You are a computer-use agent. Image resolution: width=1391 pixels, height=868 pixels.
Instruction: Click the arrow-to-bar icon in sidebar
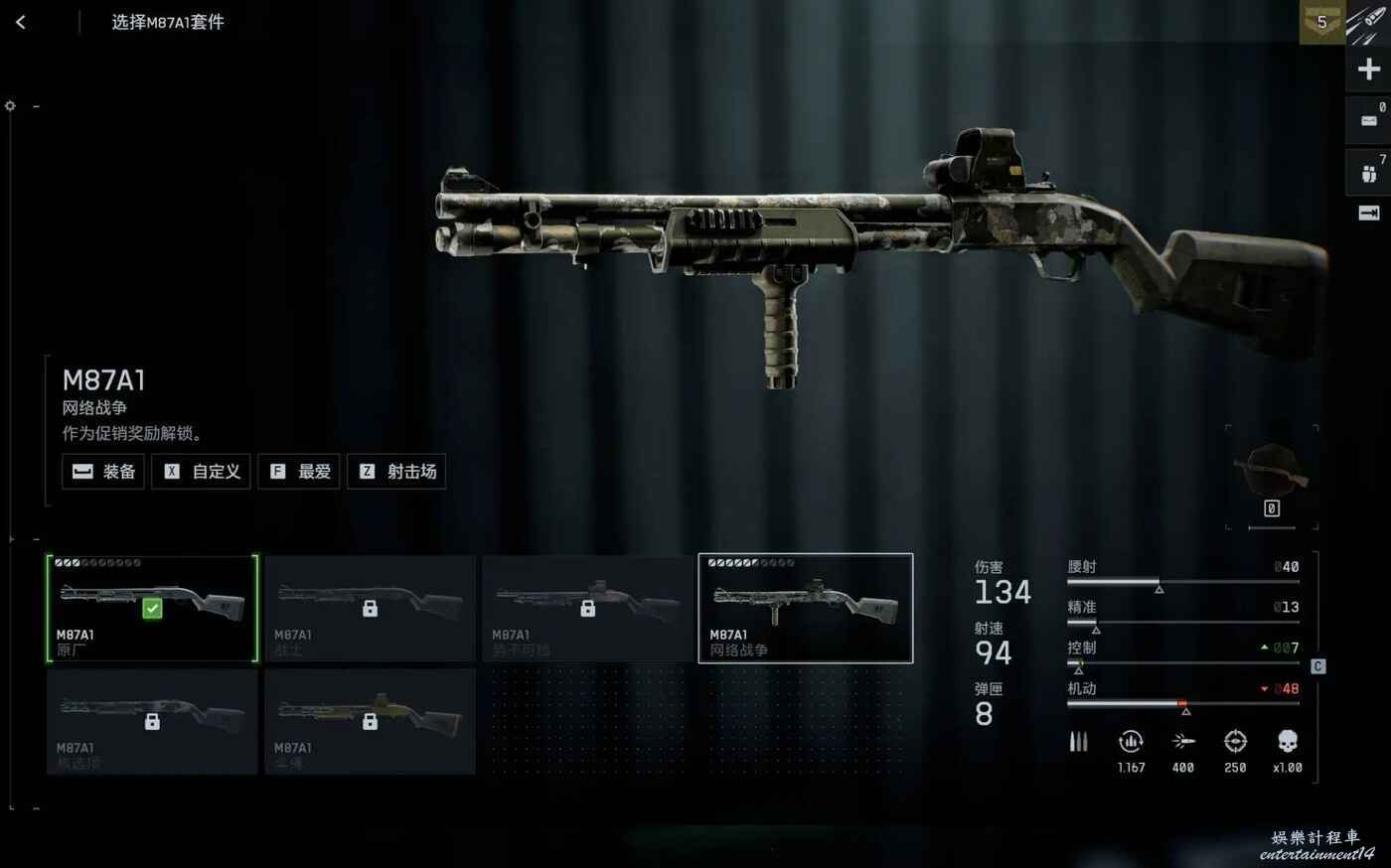[1368, 214]
